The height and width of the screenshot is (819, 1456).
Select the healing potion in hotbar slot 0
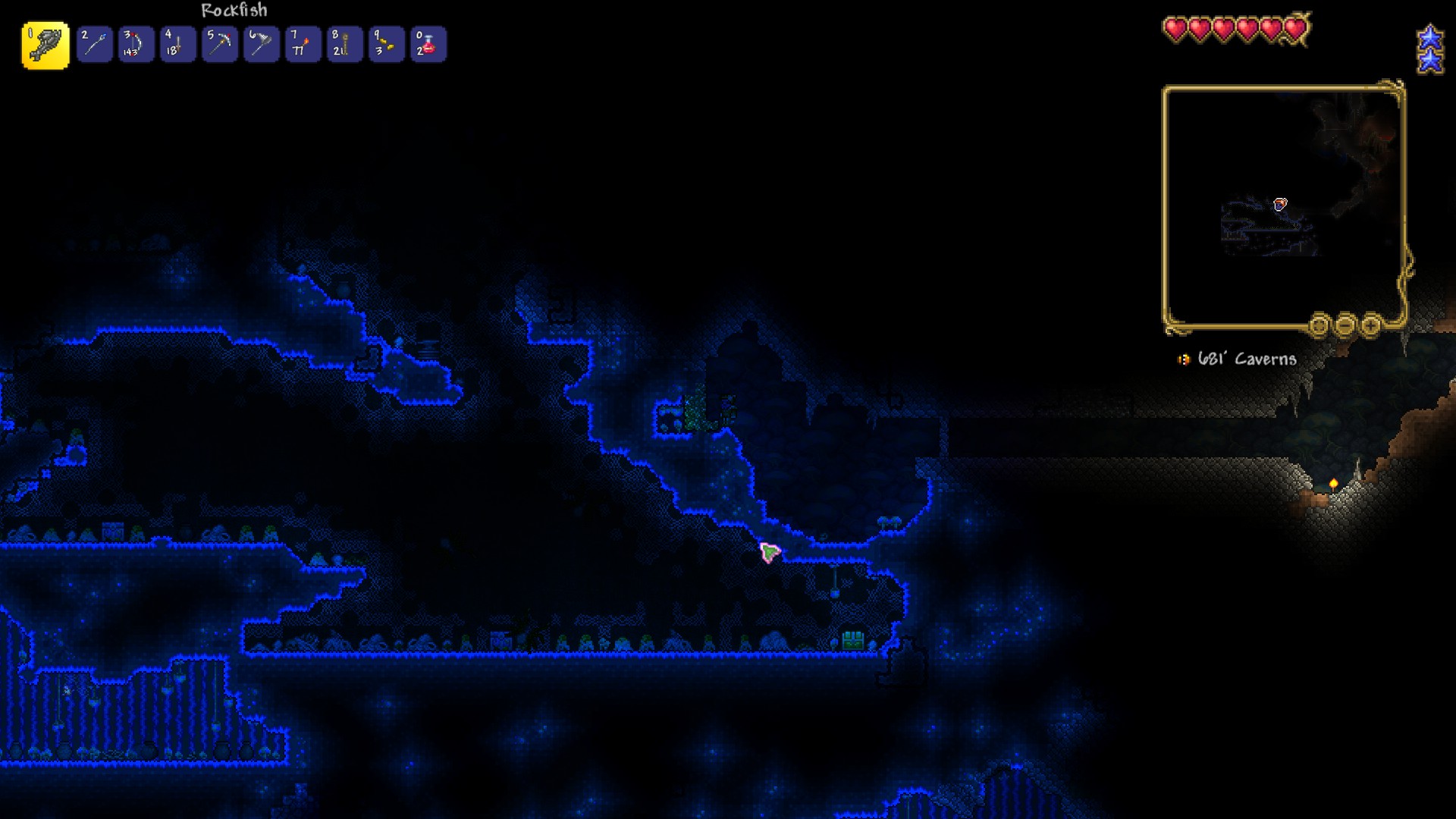pyautogui.click(x=428, y=43)
